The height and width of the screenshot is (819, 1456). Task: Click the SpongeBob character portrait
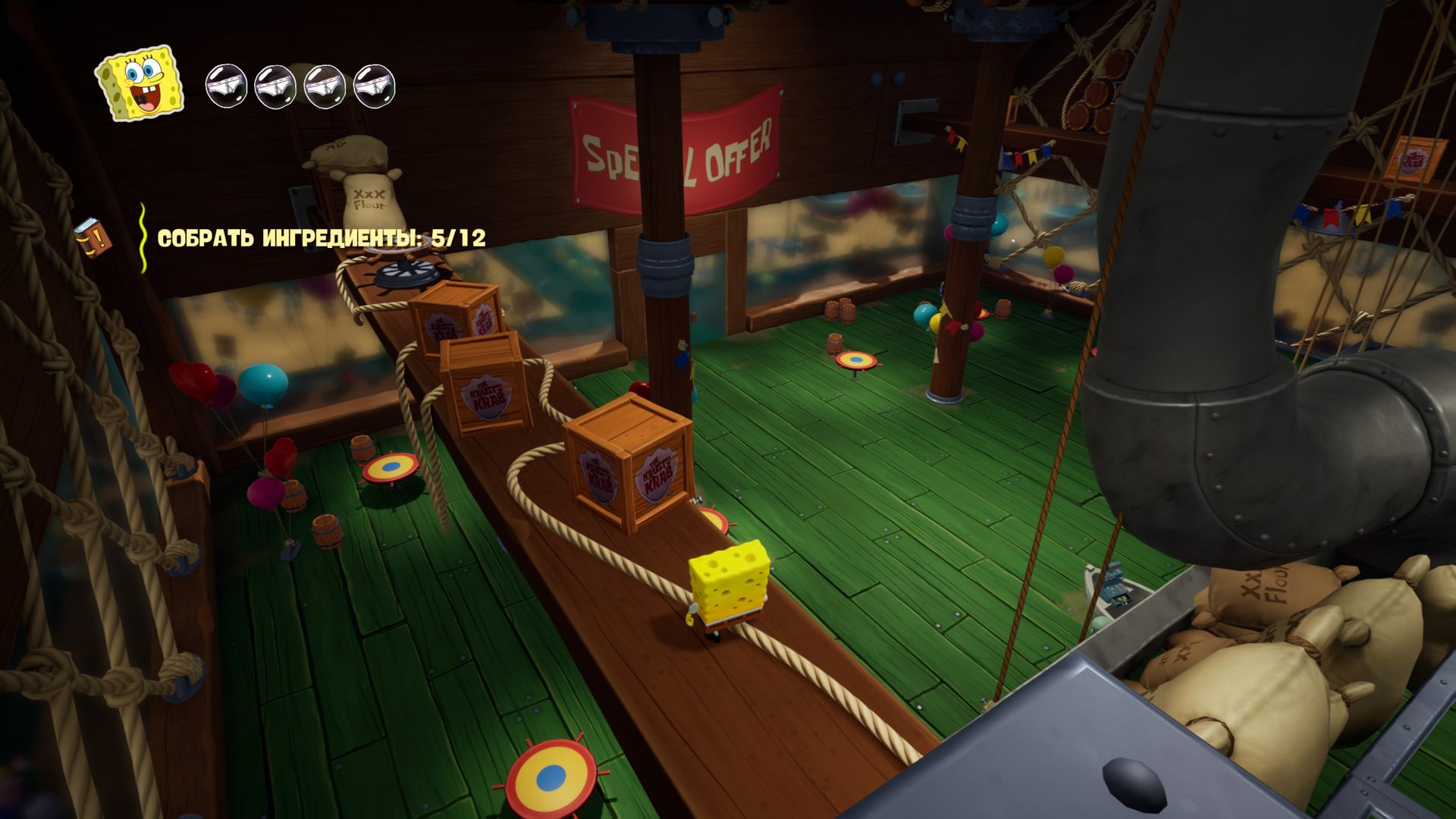click(140, 83)
